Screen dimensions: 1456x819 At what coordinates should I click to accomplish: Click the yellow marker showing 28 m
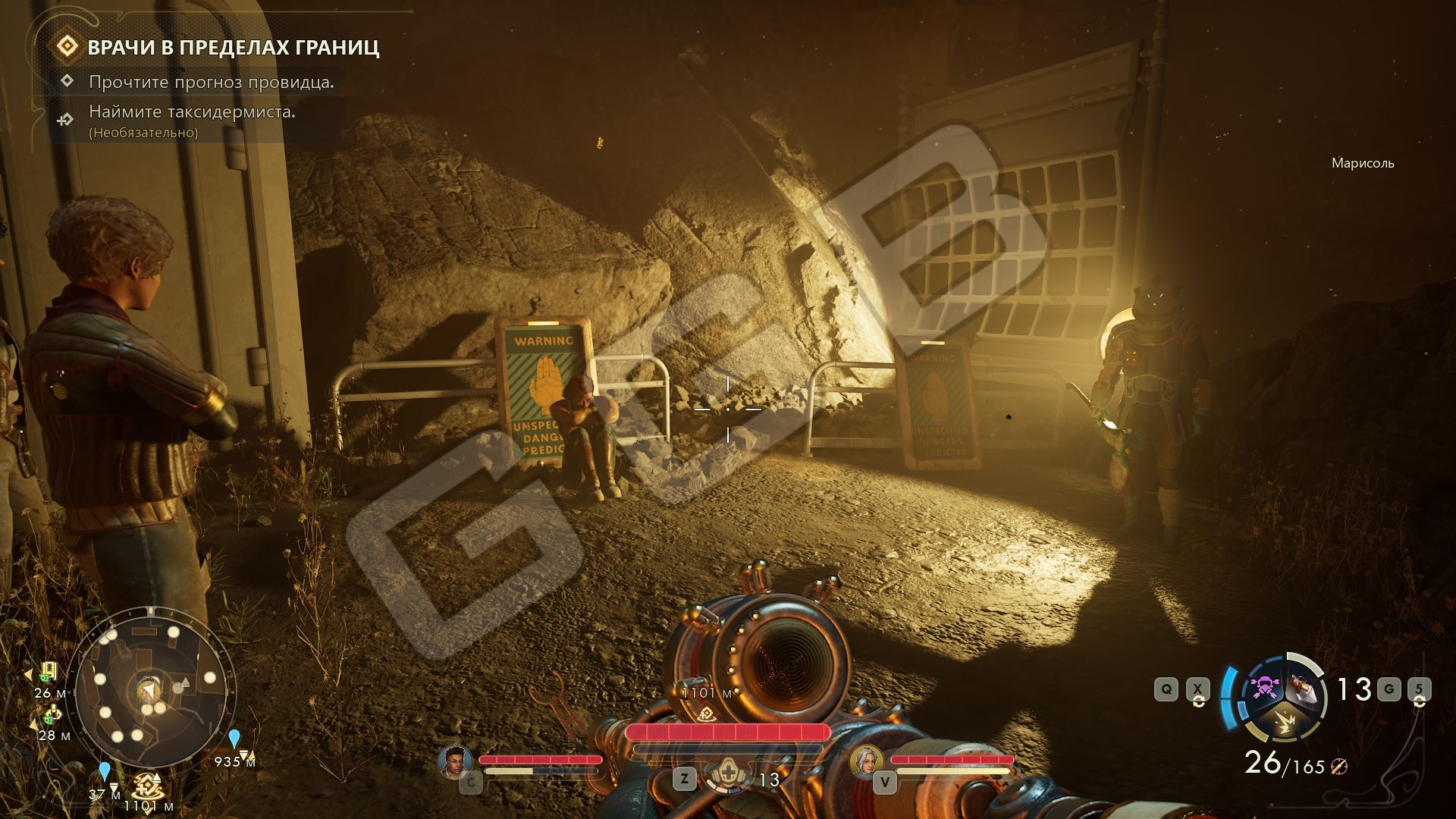pos(51,715)
